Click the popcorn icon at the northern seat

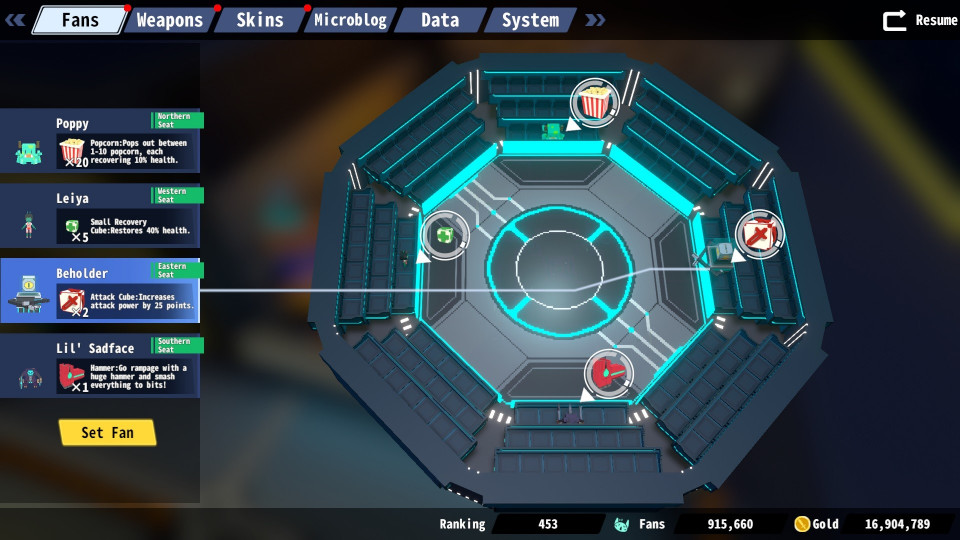595,102
